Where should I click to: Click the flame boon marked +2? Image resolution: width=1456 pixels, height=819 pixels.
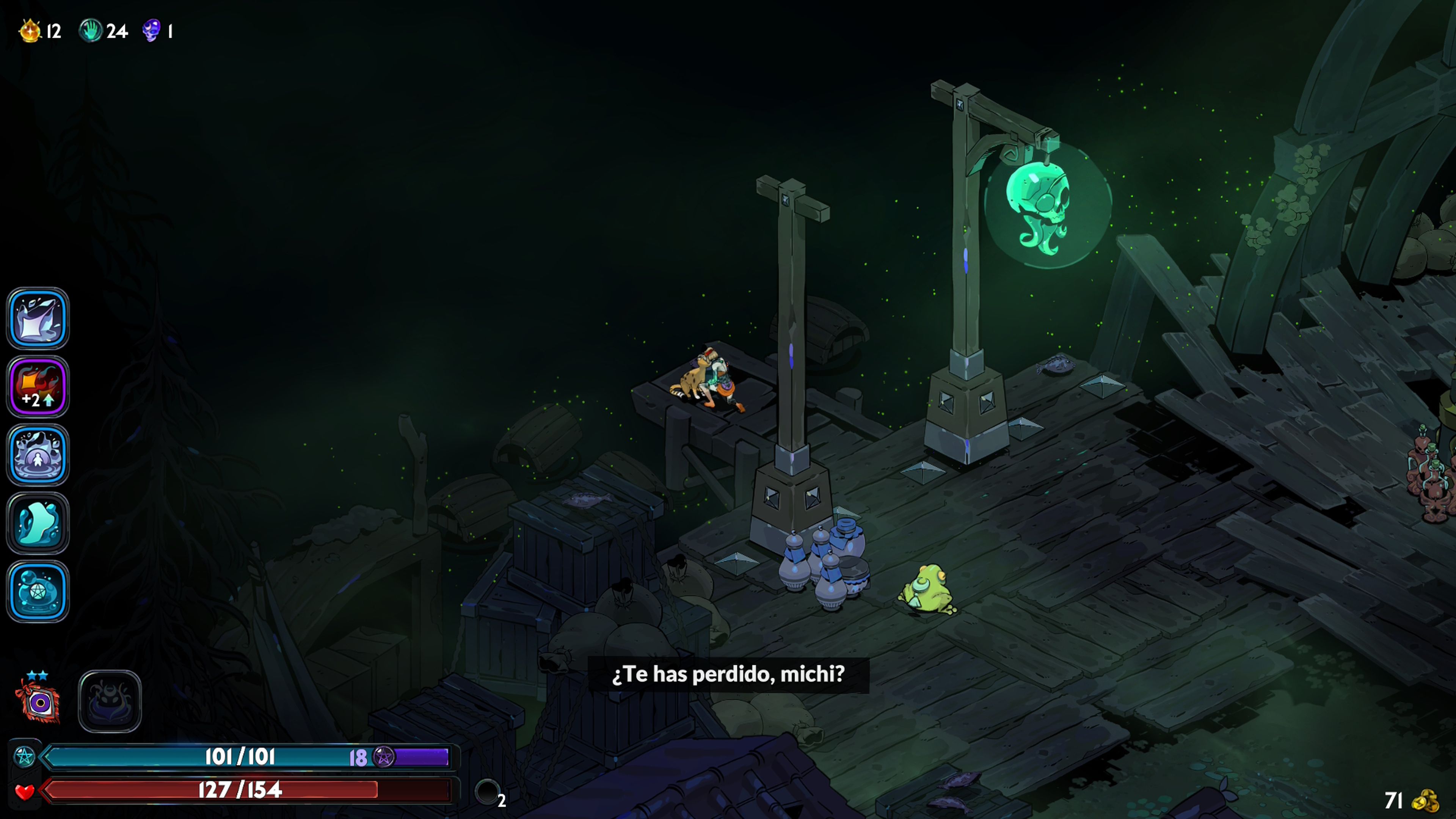(38, 387)
